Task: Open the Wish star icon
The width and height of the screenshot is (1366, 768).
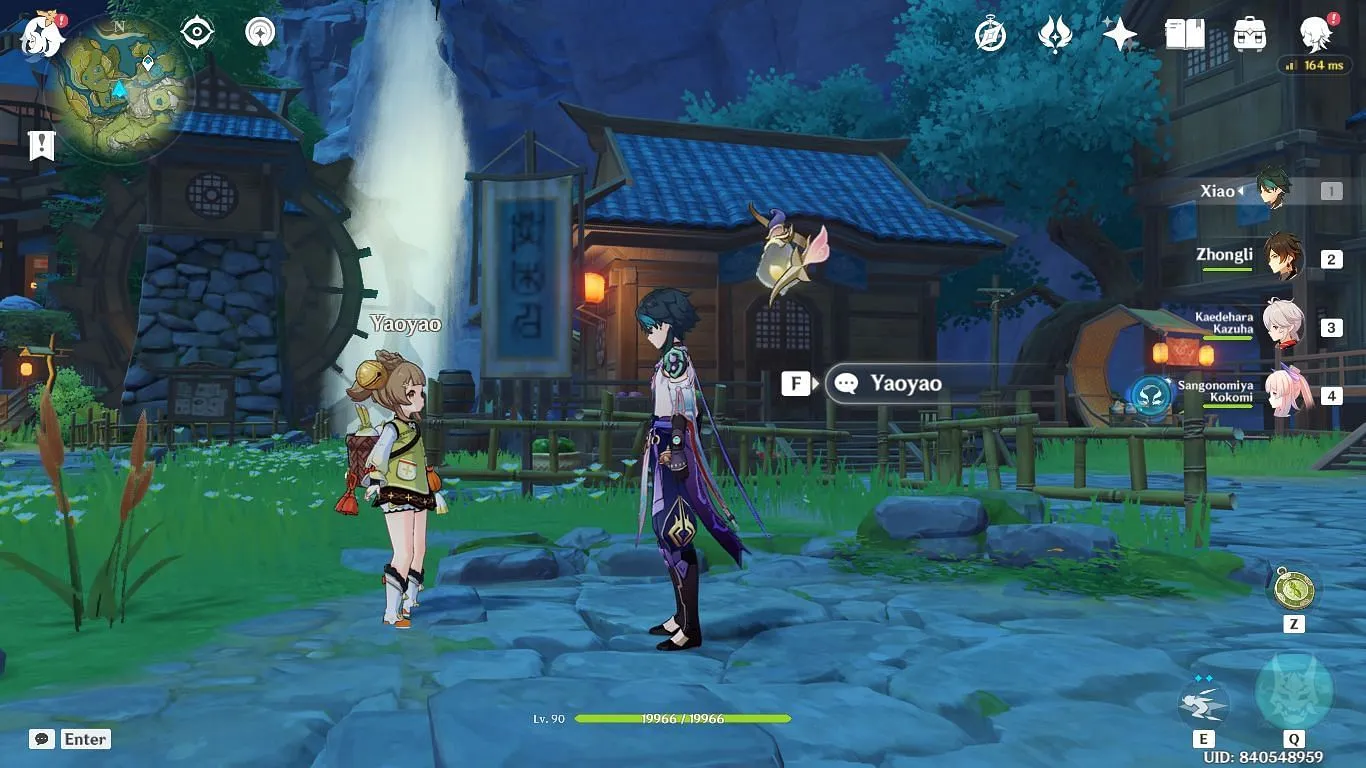Action: pyautogui.click(x=1119, y=35)
